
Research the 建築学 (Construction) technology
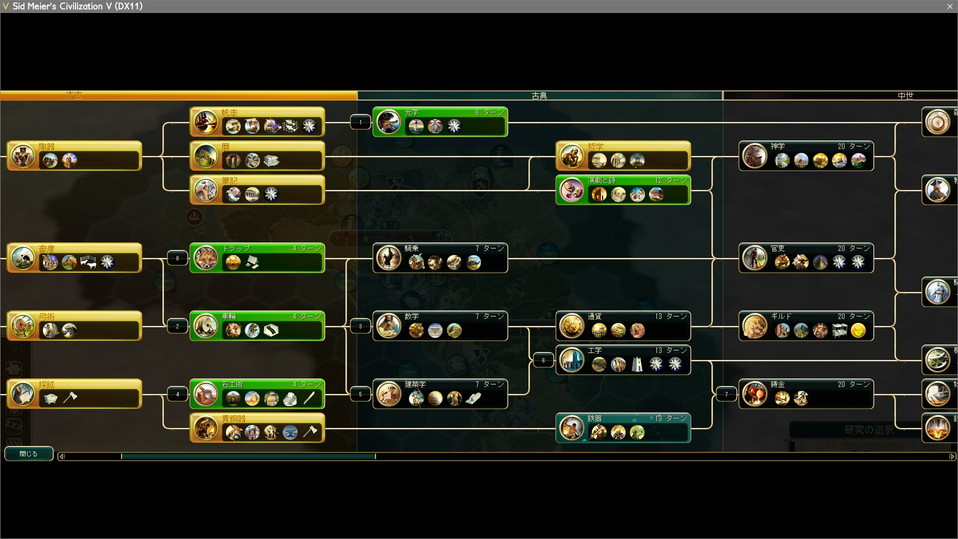point(440,393)
